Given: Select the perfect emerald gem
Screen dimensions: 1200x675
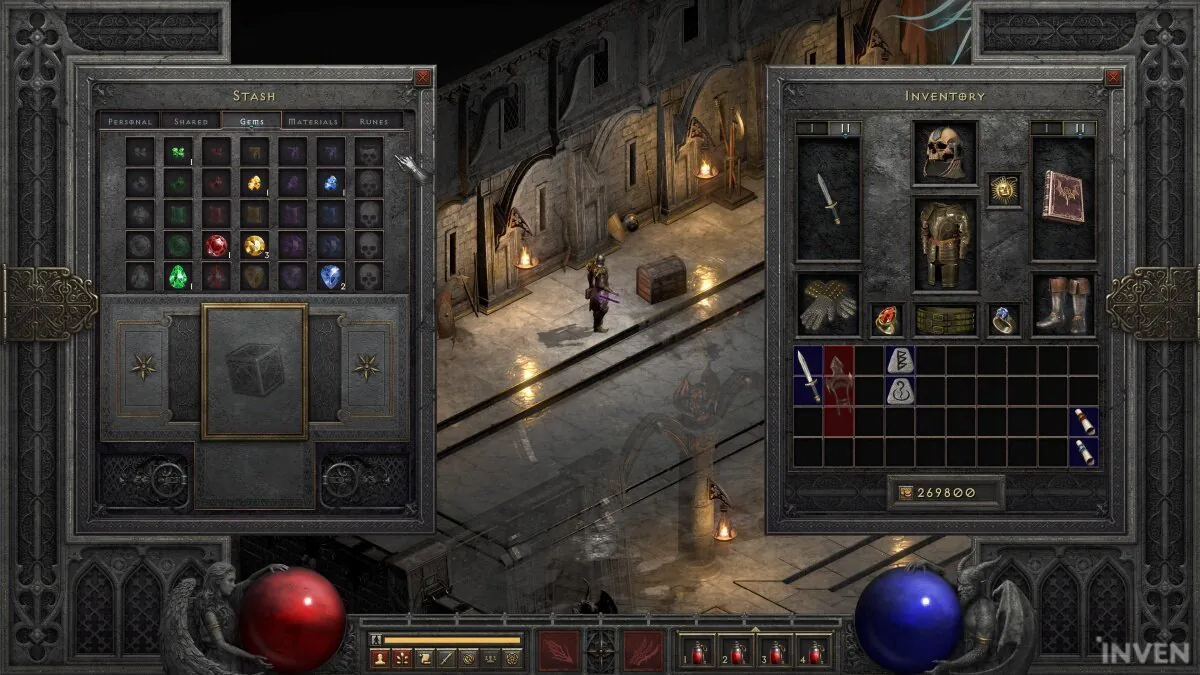Looking at the screenshot, I should point(179,276).
